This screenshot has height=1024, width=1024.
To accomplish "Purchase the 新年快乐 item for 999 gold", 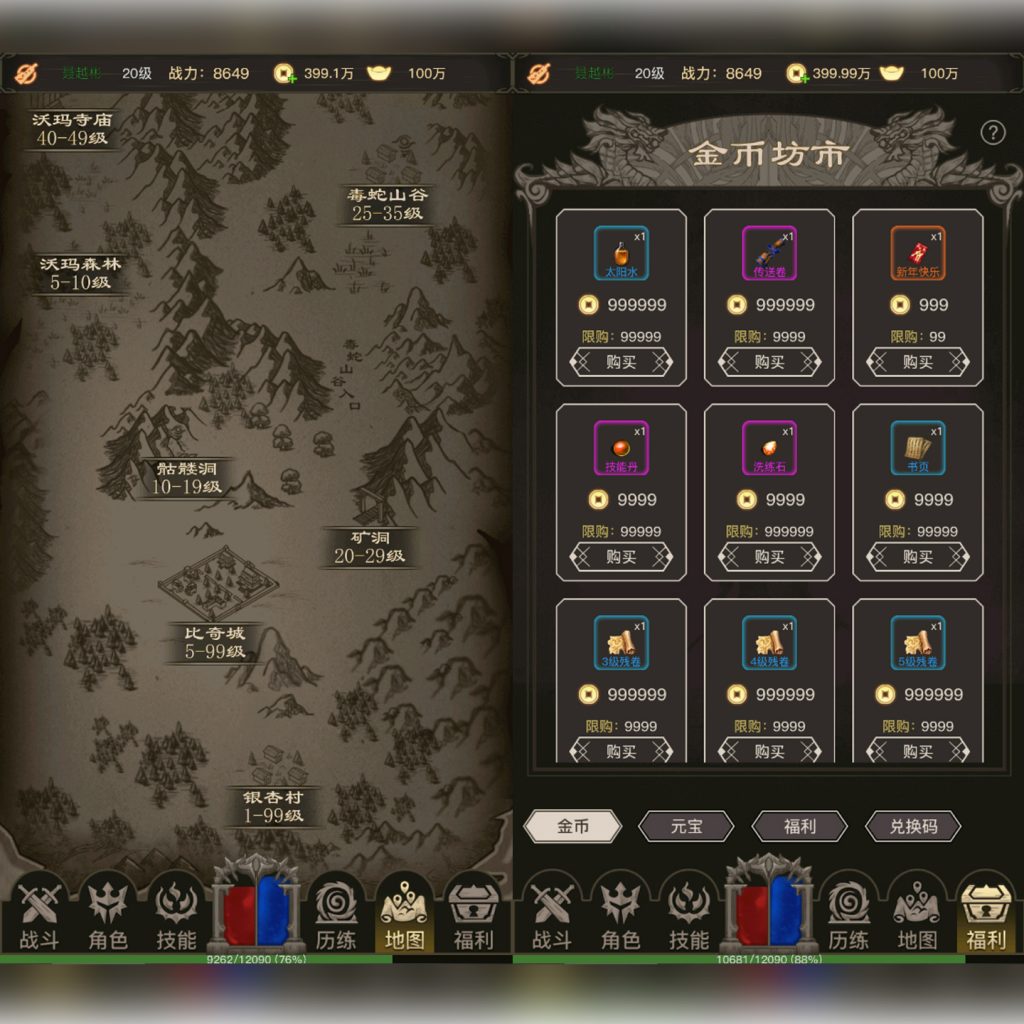I will click(917, 362).
